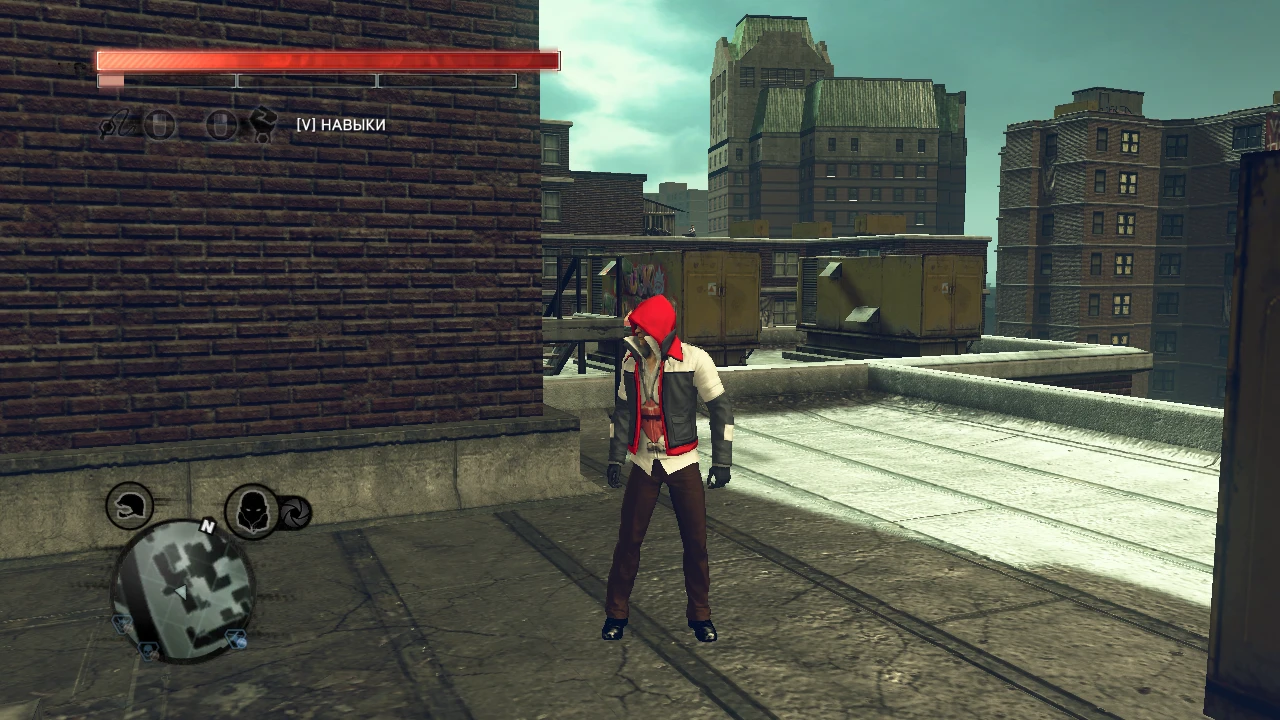Select the whip power icon below the health bar
Screen dimensions: 1280x720
pos(119,126)
